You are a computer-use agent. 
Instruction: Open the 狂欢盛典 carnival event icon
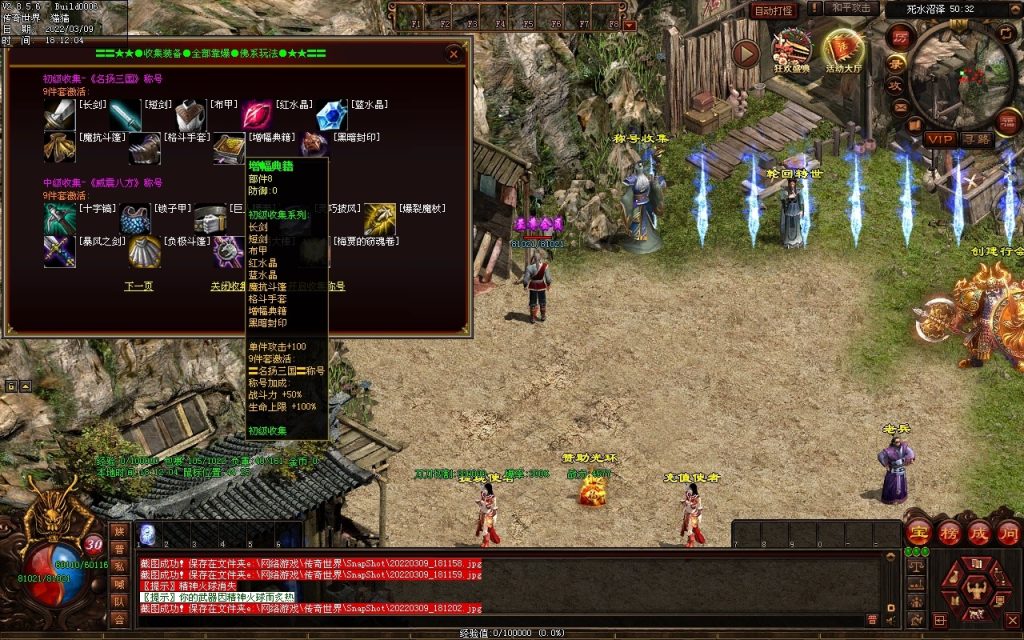pos(792,51)
